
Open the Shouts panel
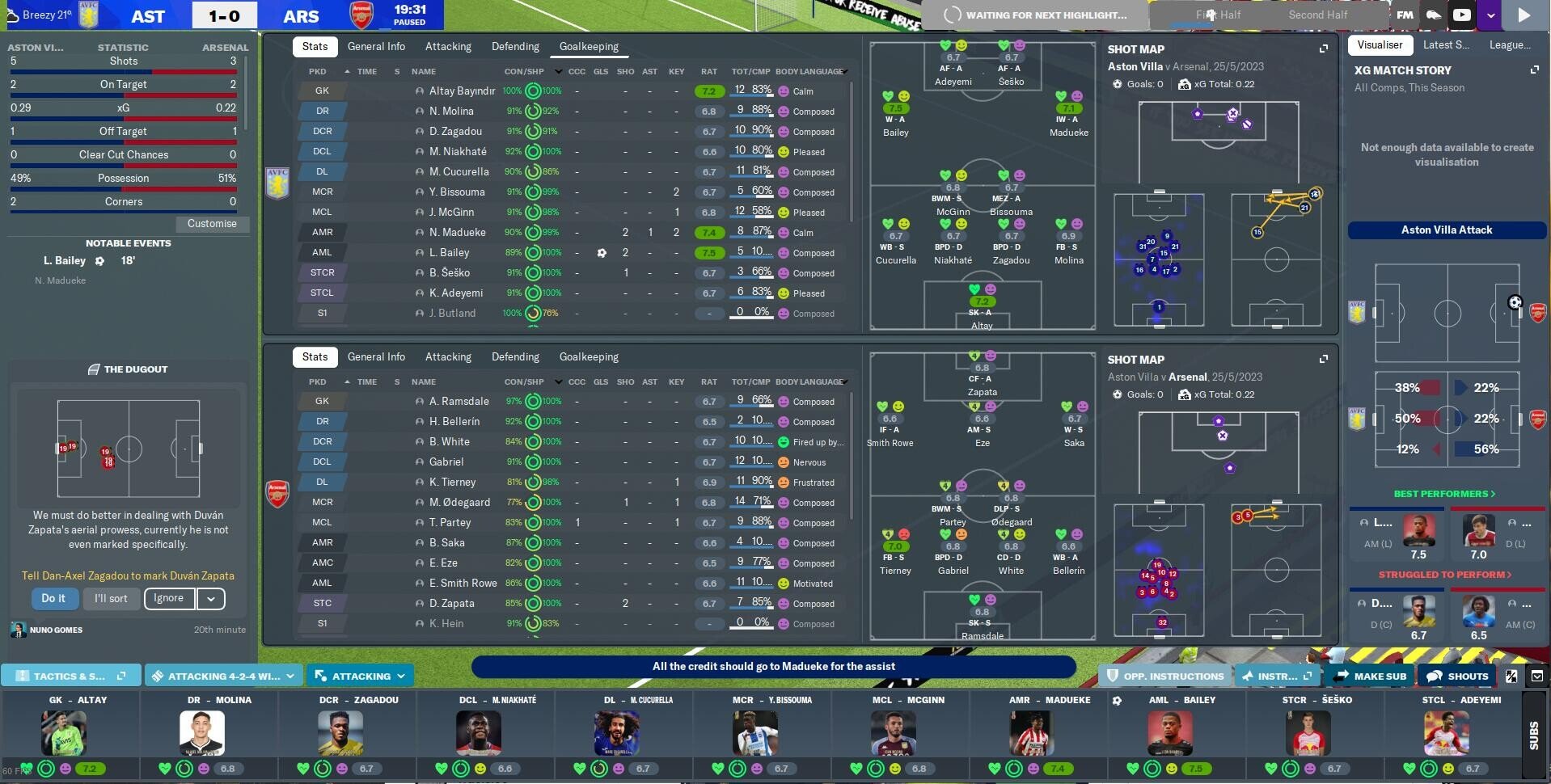pyautogui.click(x=1456, y=676)
